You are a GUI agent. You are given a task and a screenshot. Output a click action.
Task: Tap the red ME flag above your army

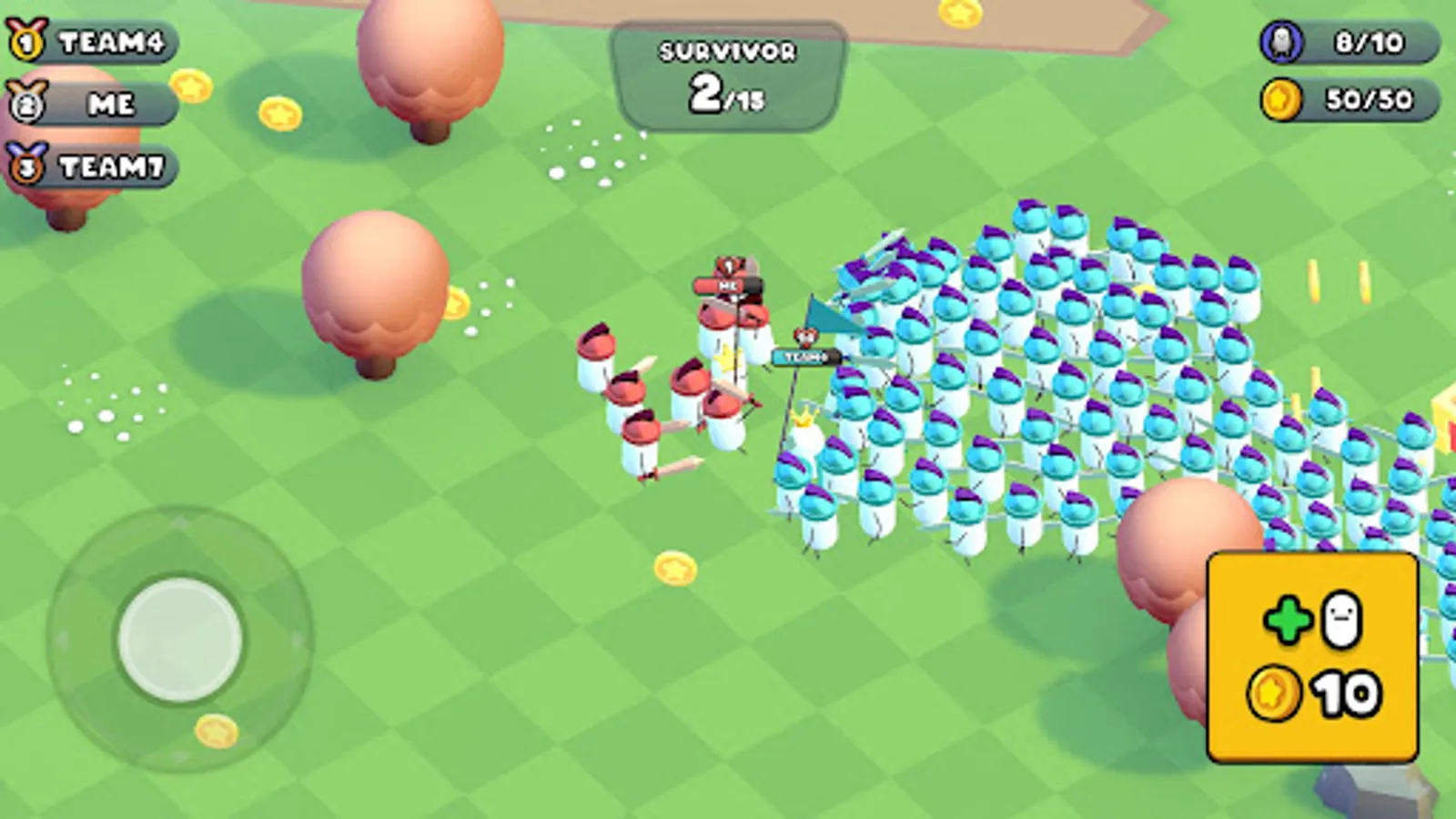point(728,285)
